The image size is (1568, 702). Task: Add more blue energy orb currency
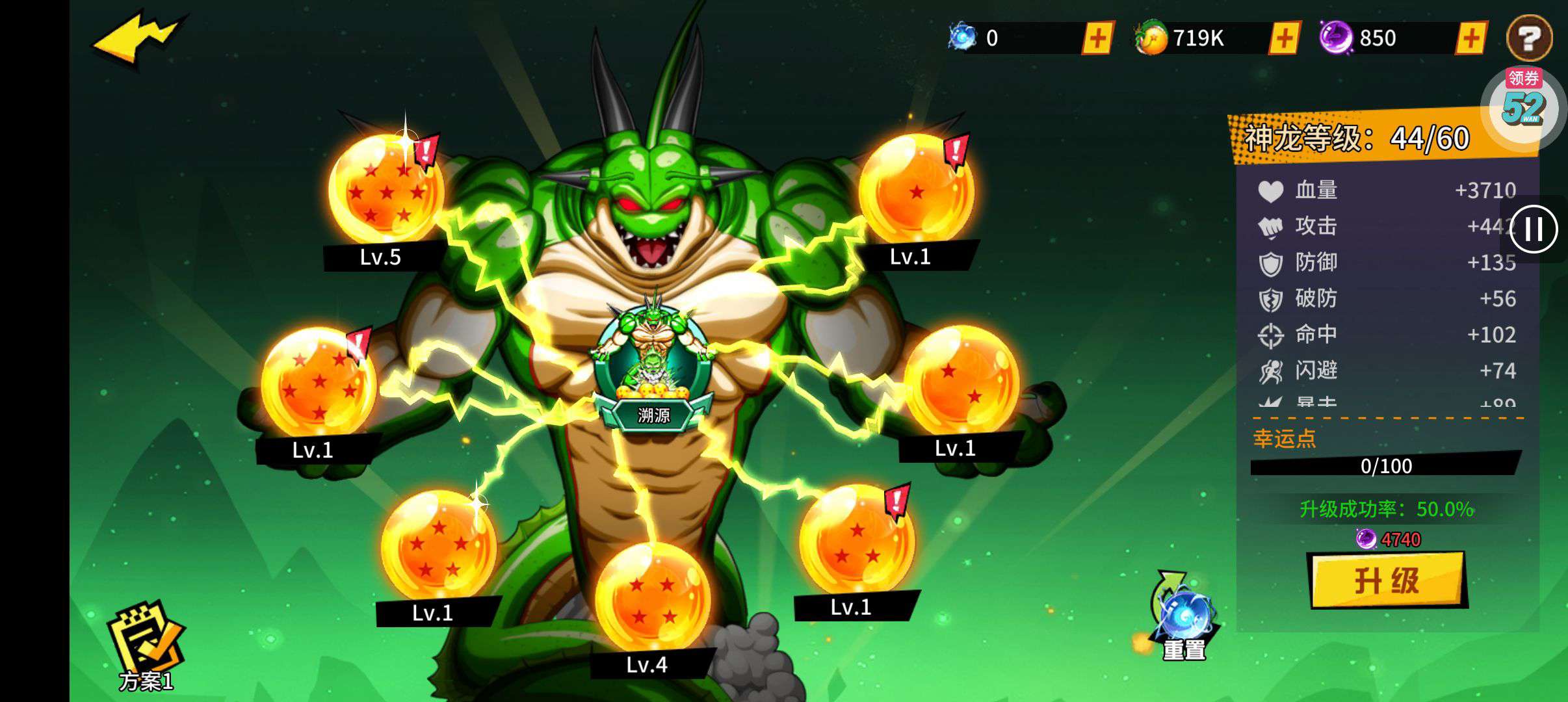1097,38
